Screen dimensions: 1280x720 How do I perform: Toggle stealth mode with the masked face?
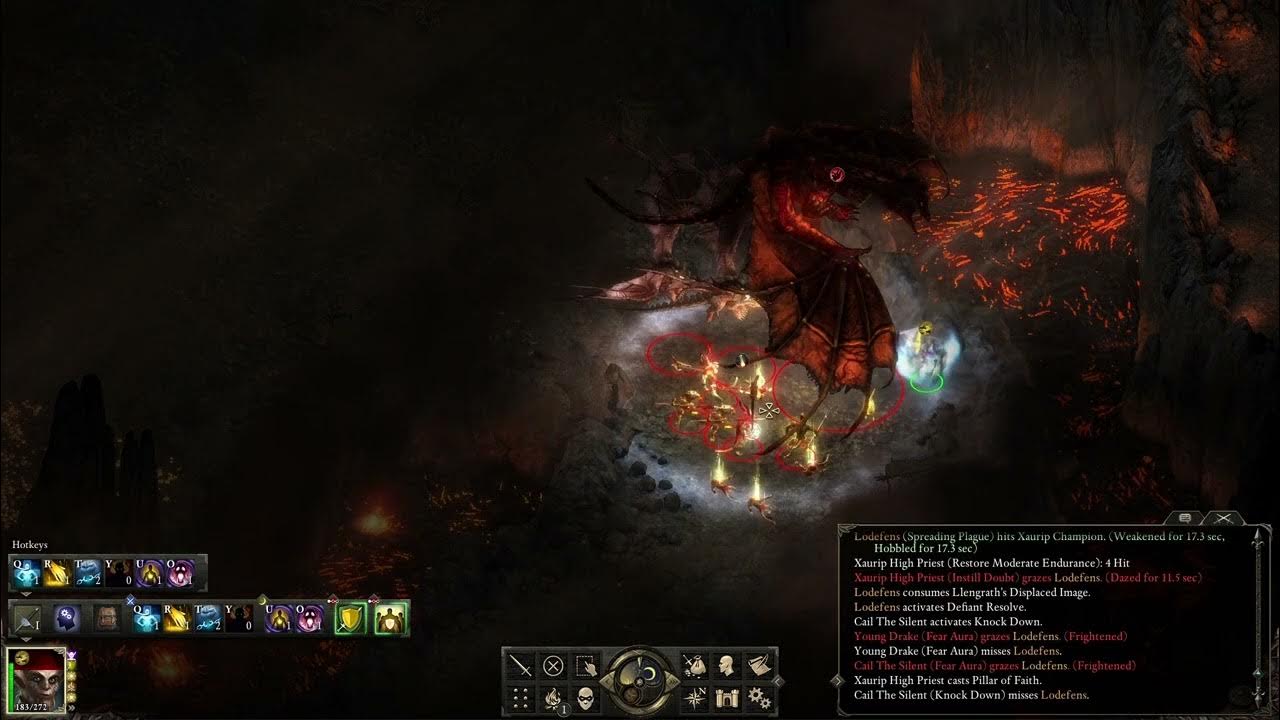coord(585,697)
